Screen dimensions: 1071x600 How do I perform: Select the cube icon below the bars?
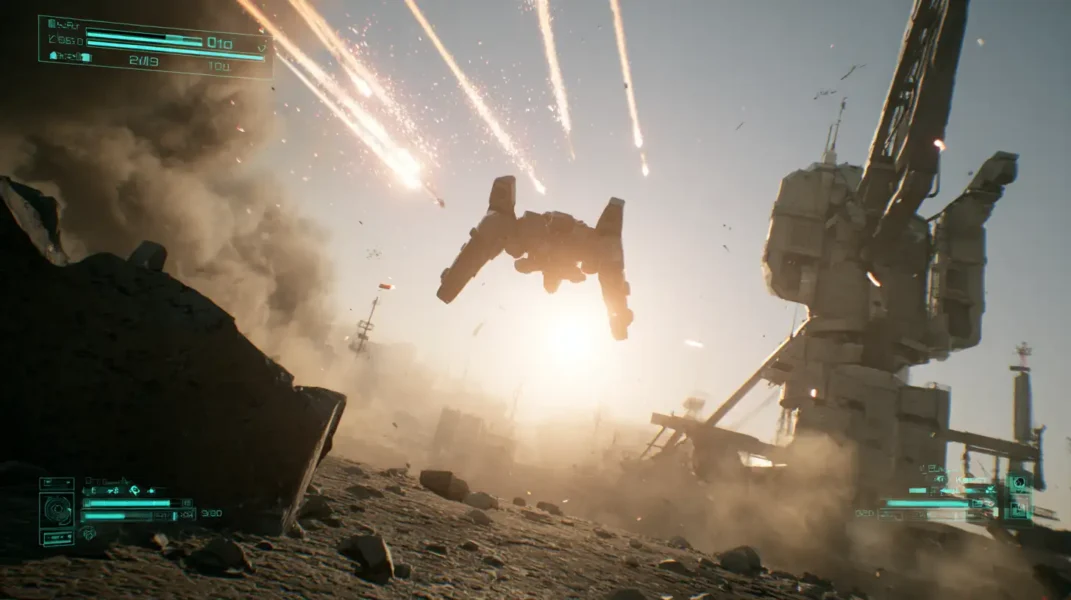pos(88,532)
